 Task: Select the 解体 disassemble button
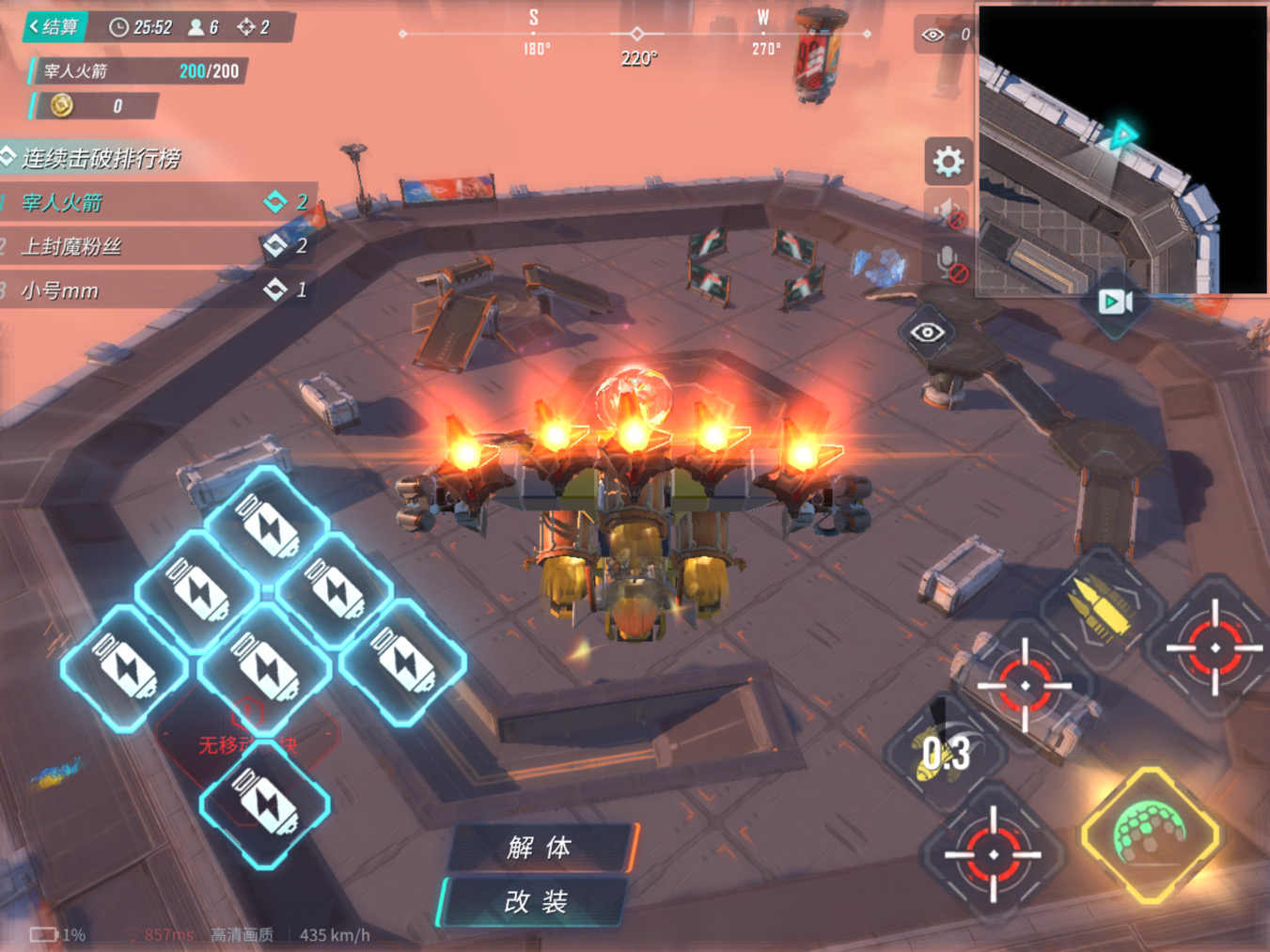[540, 848]
